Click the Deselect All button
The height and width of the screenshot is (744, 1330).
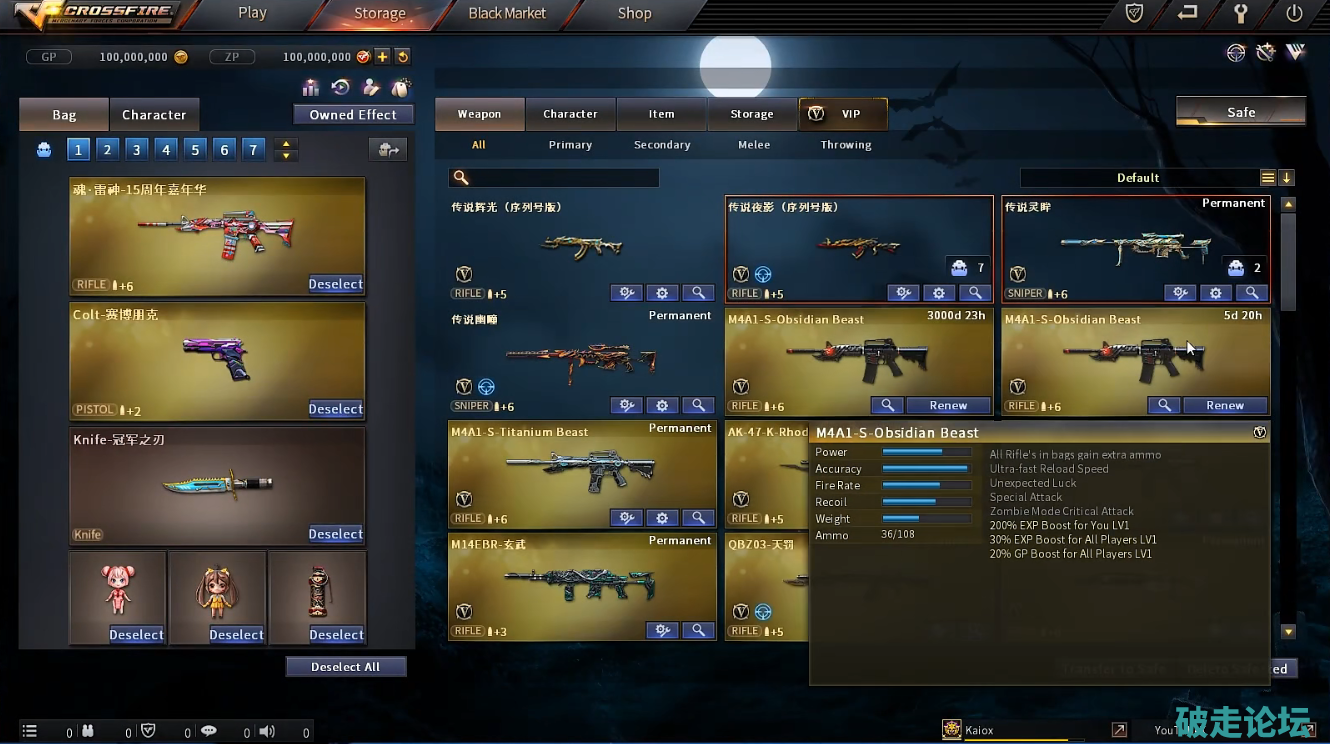click(x=346, y=667)
